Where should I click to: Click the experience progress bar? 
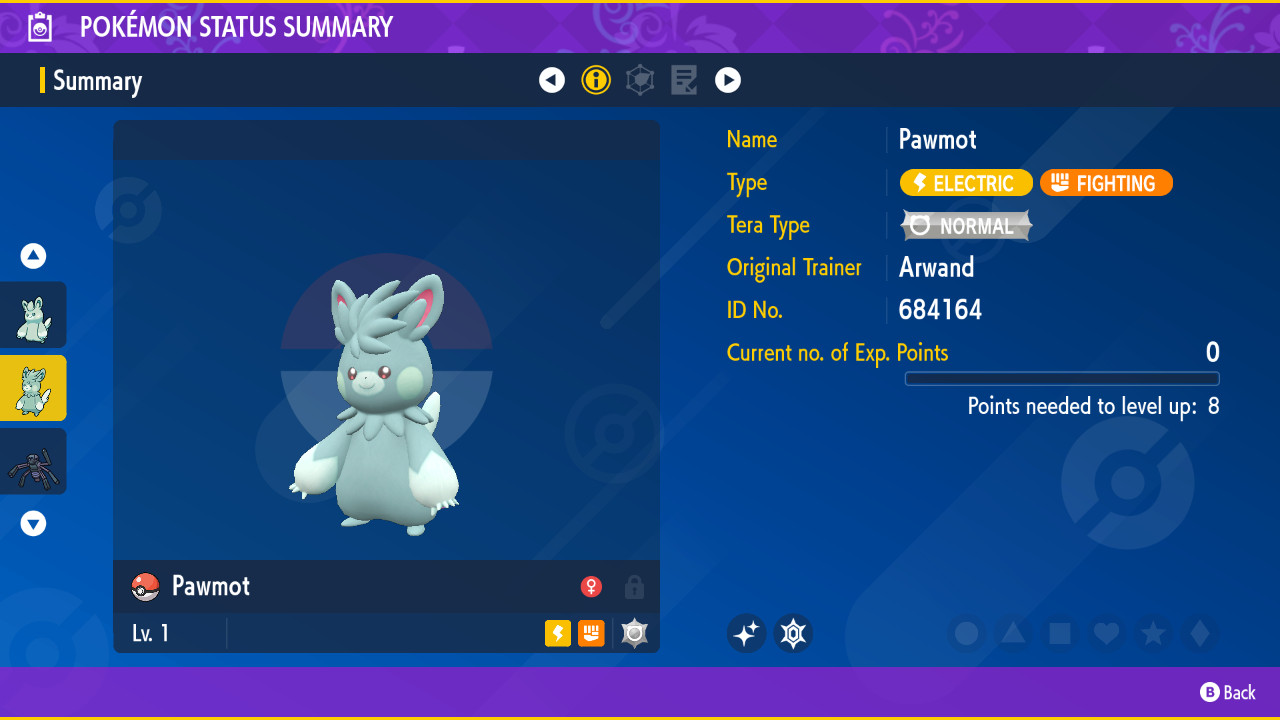(x=1062, y=378)
